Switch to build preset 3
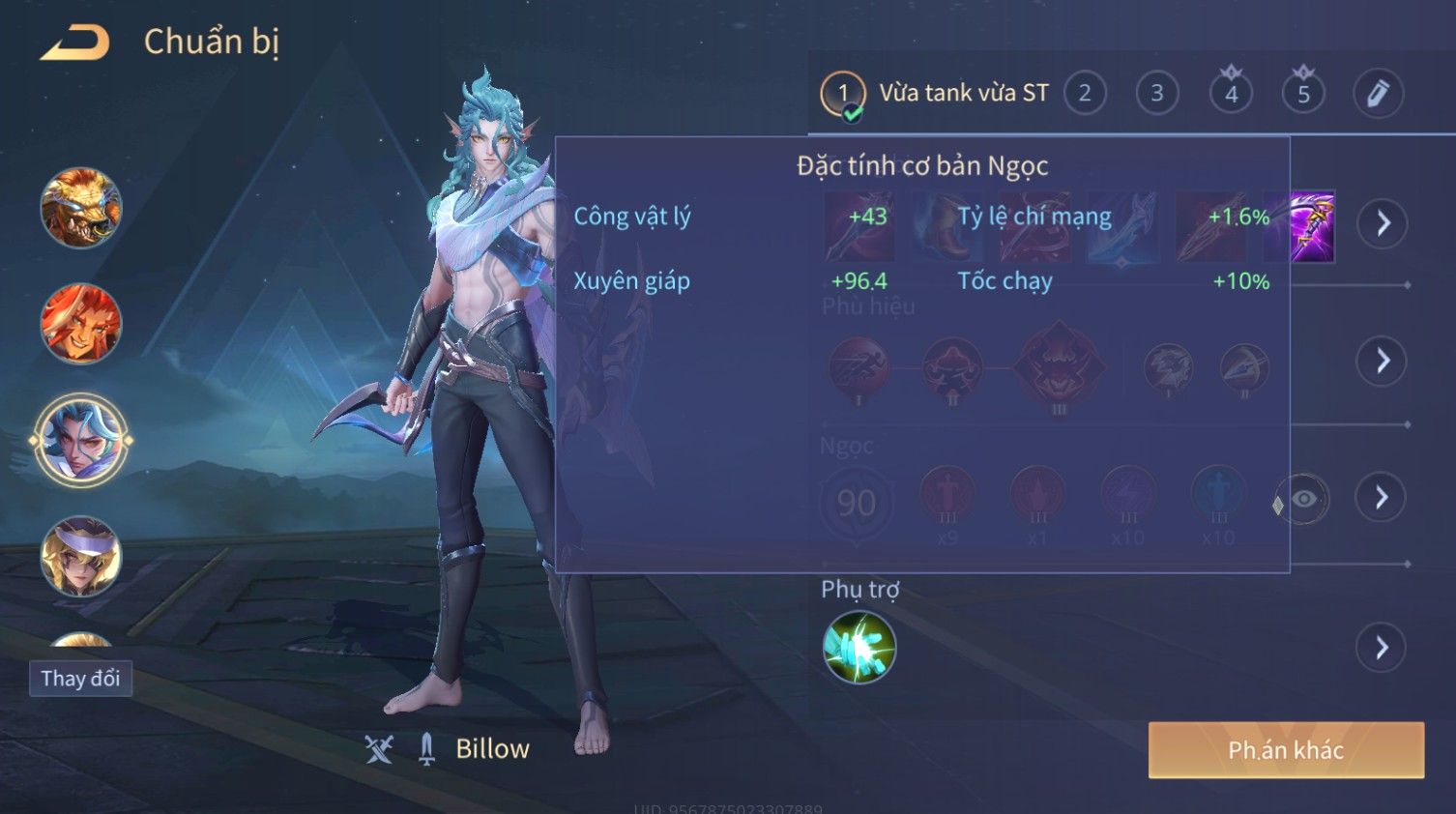The width and height of the screenshot is (1456, 814). (1157, 94)
